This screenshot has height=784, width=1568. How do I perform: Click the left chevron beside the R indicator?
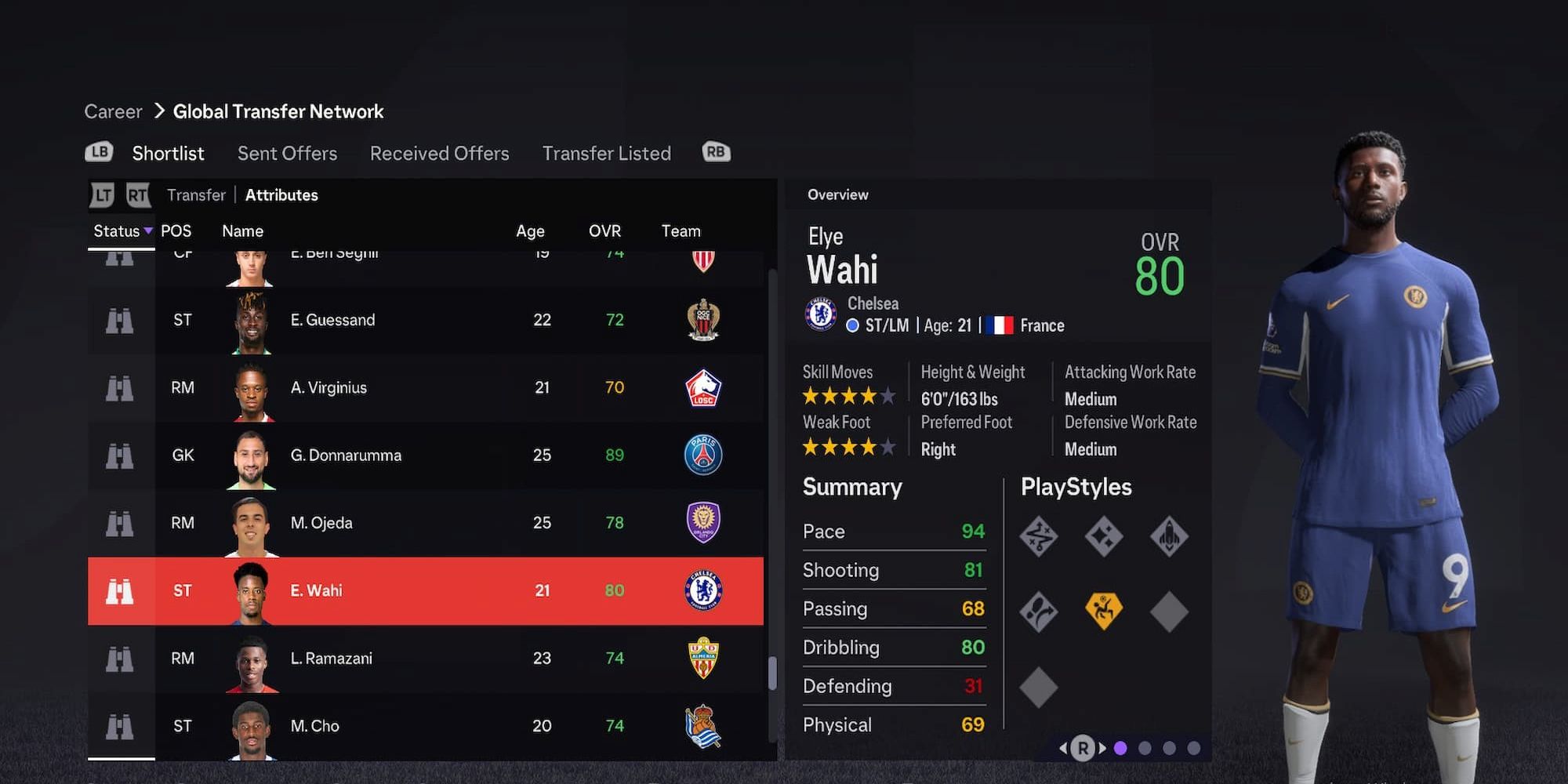(x=1065, y=749)
